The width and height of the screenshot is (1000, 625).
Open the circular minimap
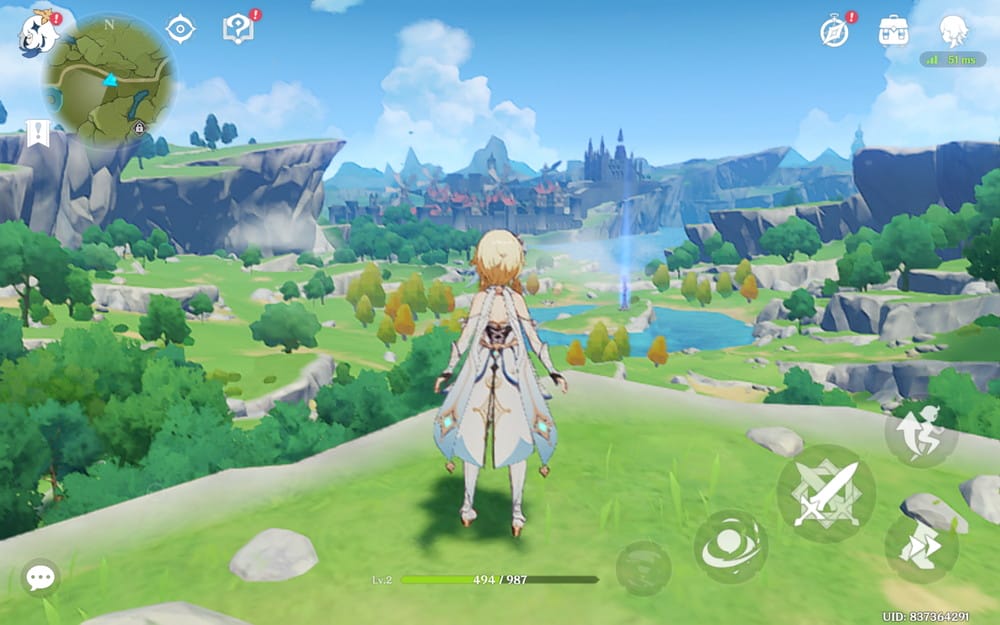pyautogui.click(x=109, y=79)
